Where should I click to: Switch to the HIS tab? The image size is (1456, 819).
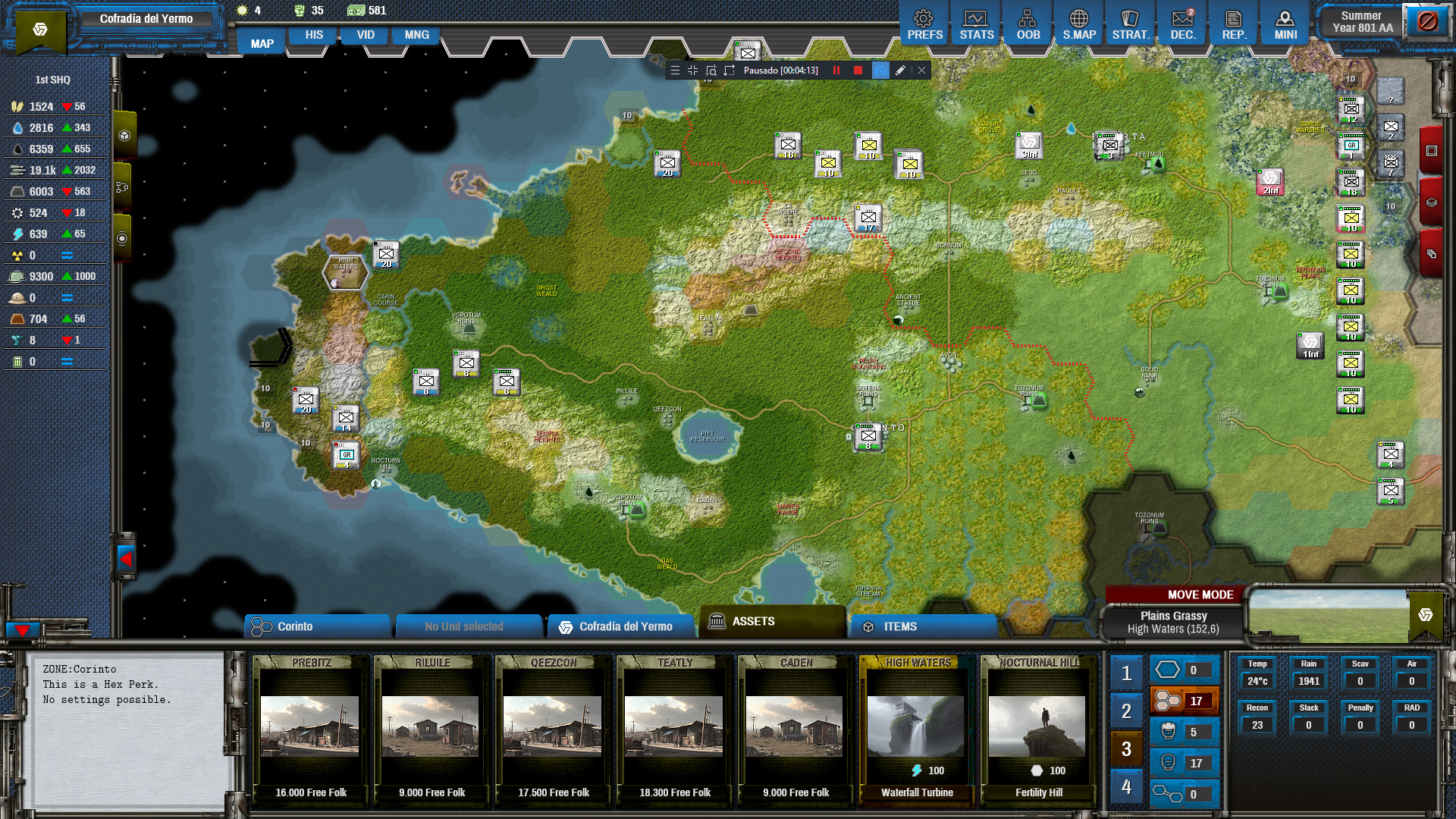tap(314, 35)
